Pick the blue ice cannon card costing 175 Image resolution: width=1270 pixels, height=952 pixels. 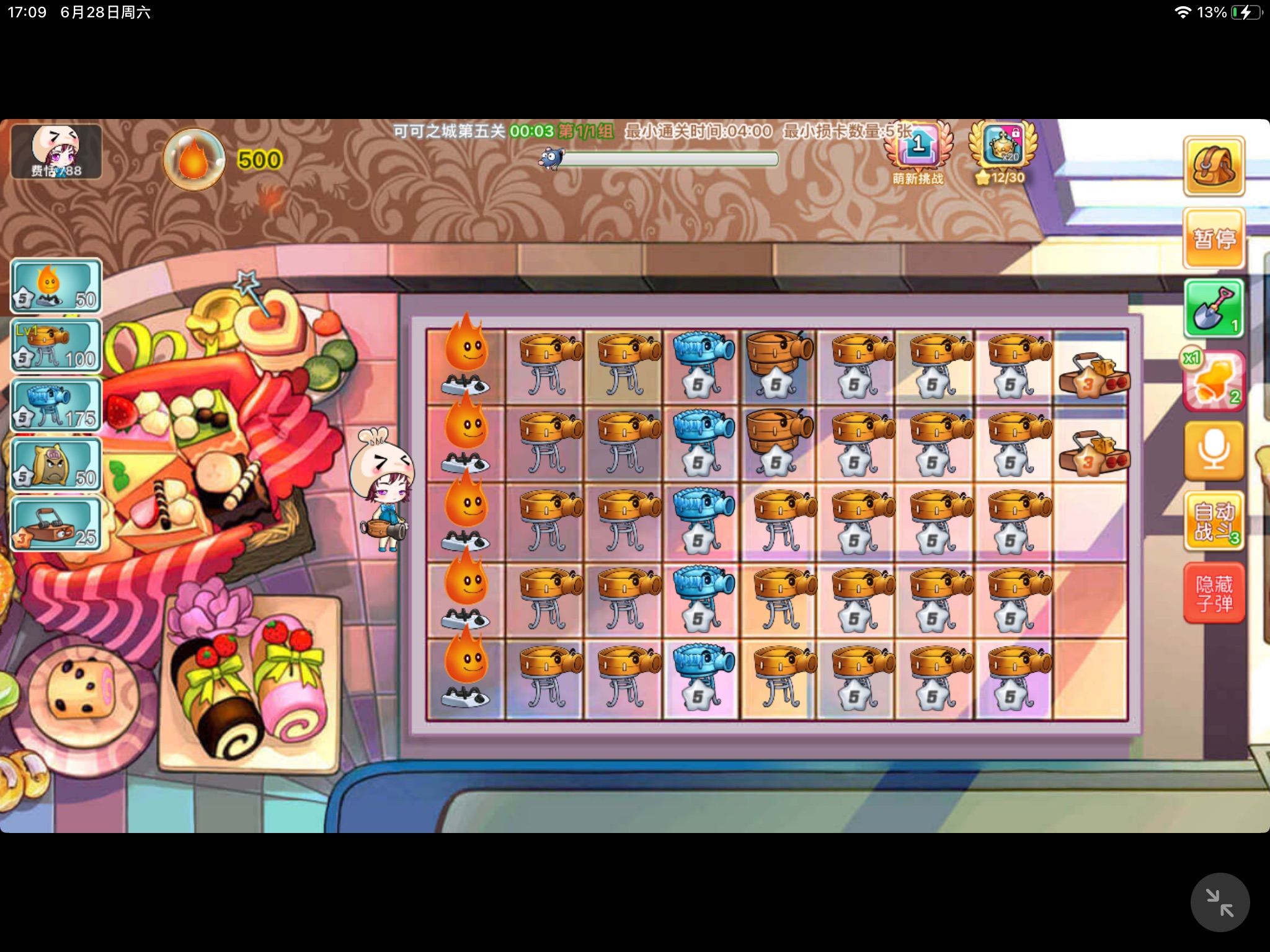pyautogui.click(x=56, y=405)
